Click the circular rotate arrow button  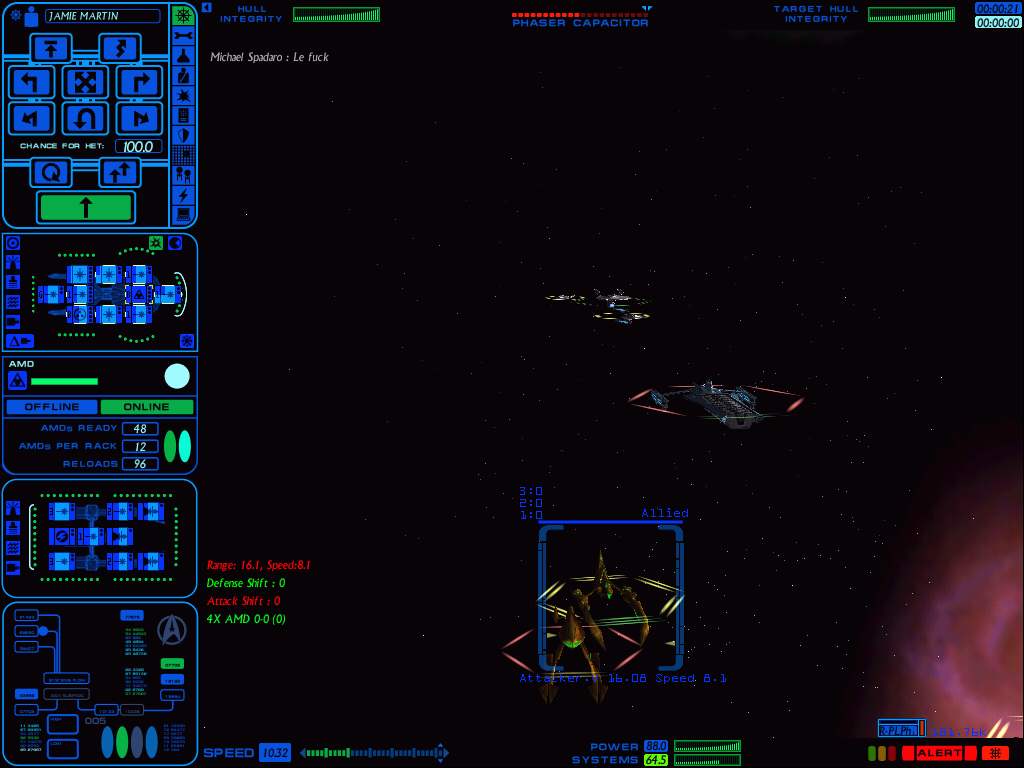(50, 172)
